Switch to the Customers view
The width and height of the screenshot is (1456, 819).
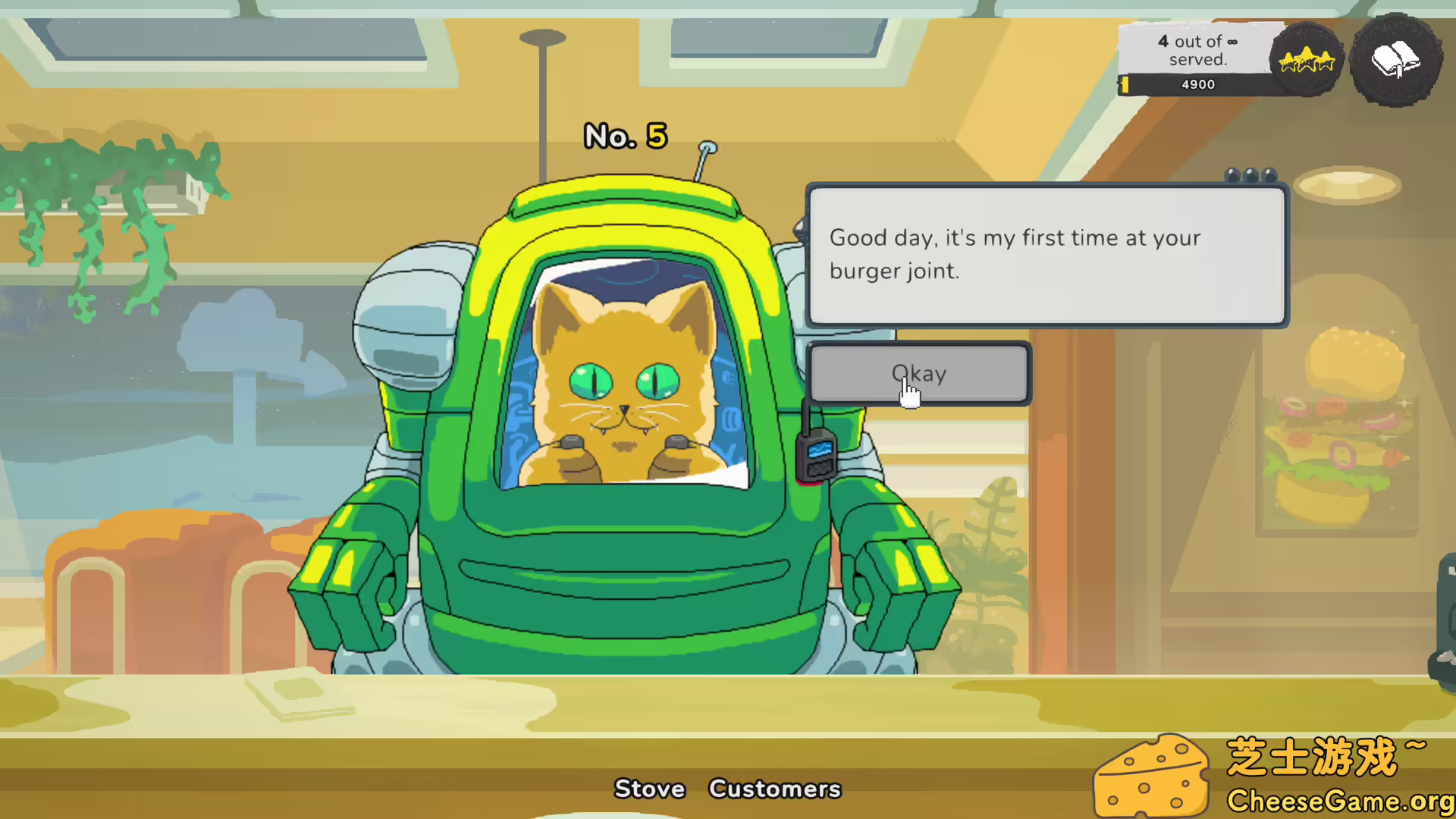point(774,789)
